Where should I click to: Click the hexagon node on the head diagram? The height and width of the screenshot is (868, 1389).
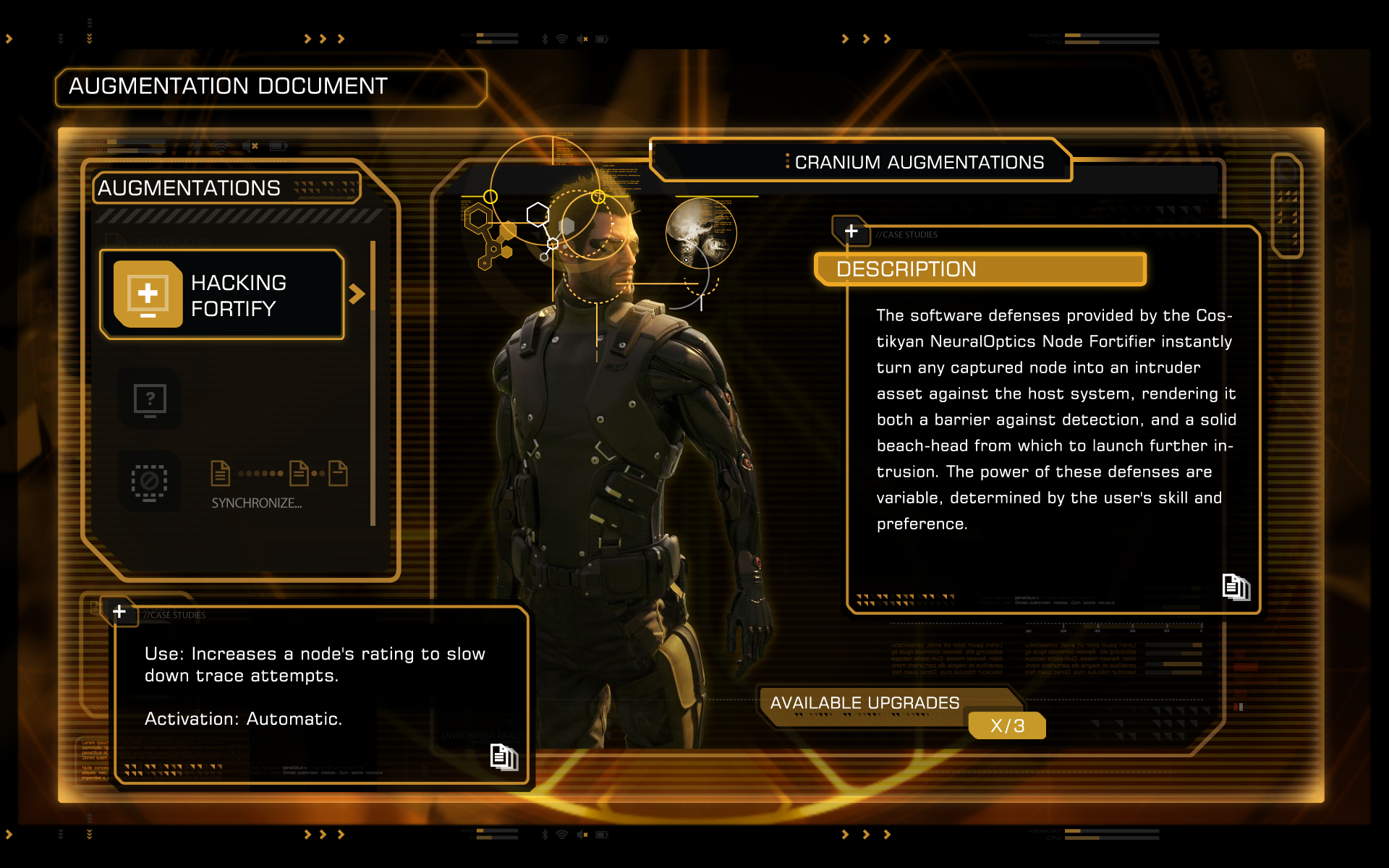538,214
